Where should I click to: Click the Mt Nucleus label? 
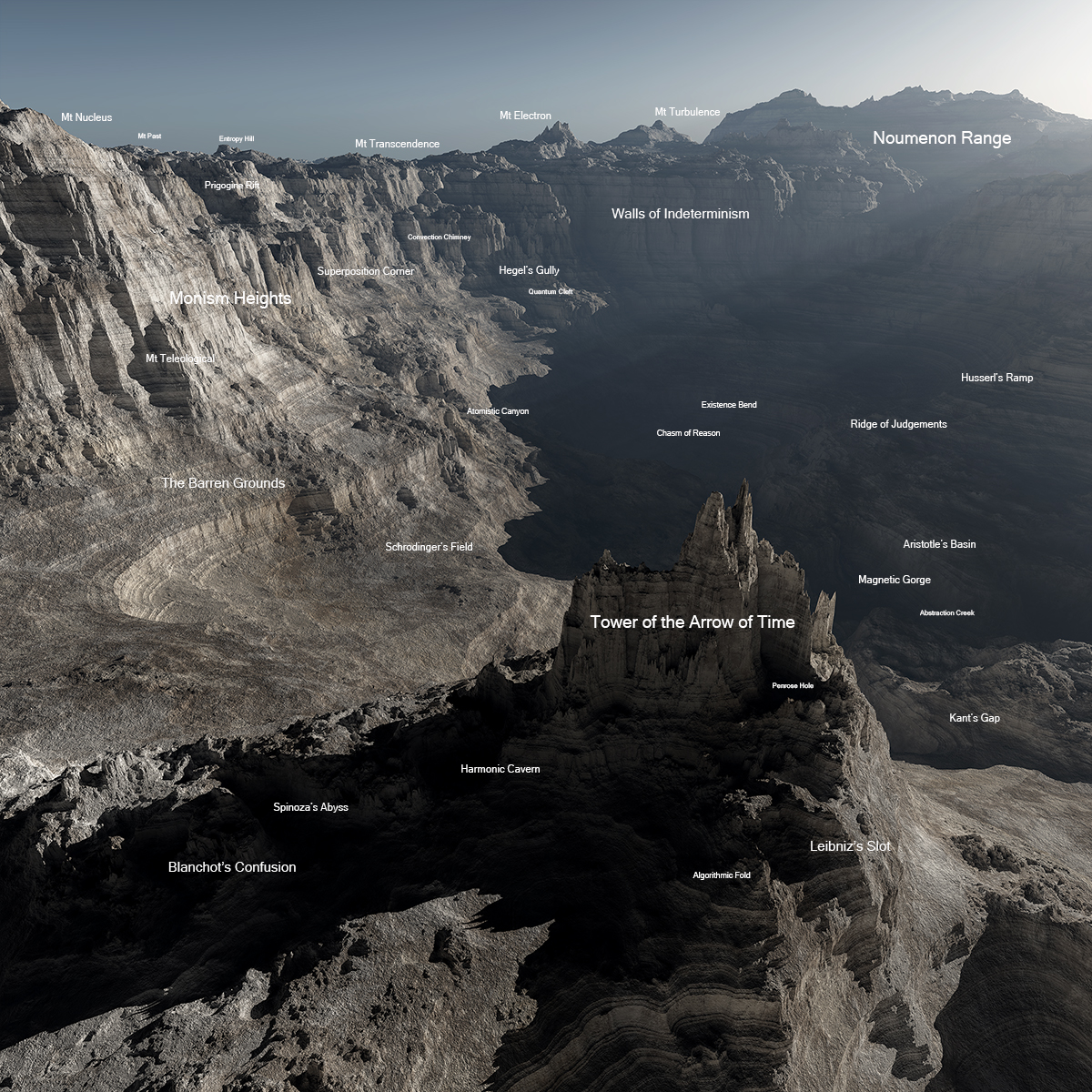[x=86, y=117]
